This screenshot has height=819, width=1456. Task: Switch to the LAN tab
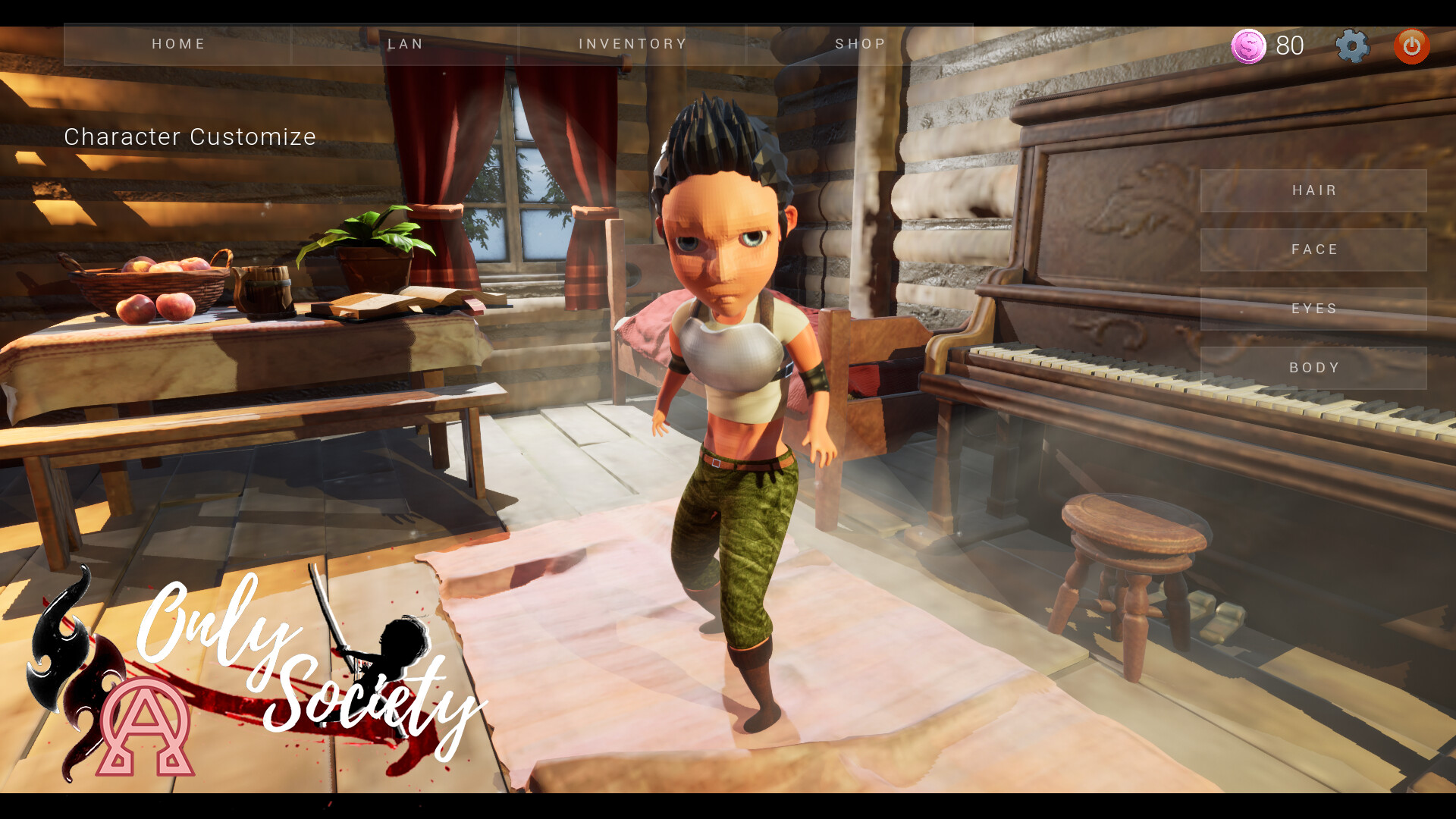(x=405, y=44)
